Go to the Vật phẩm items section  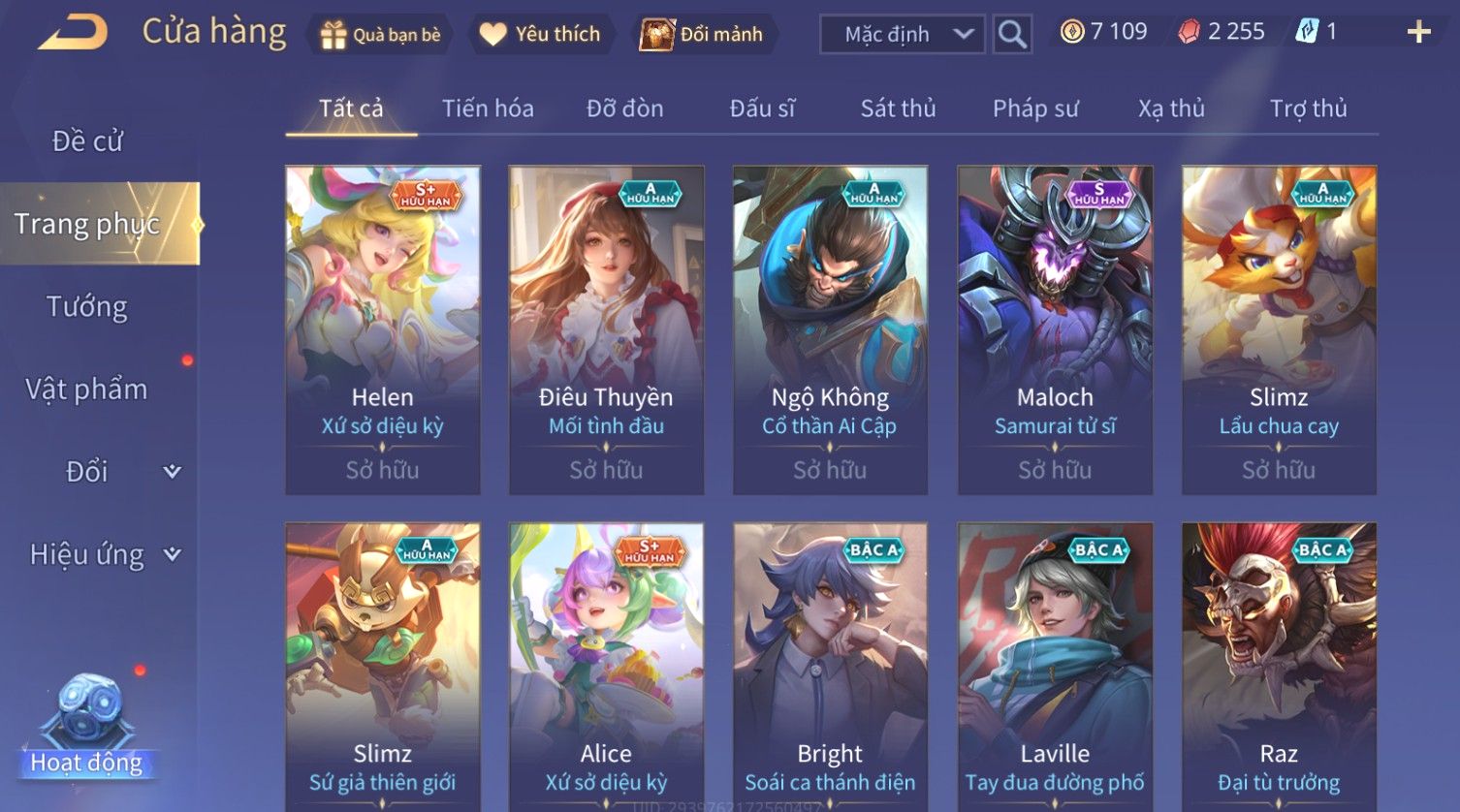coord(87,390)
